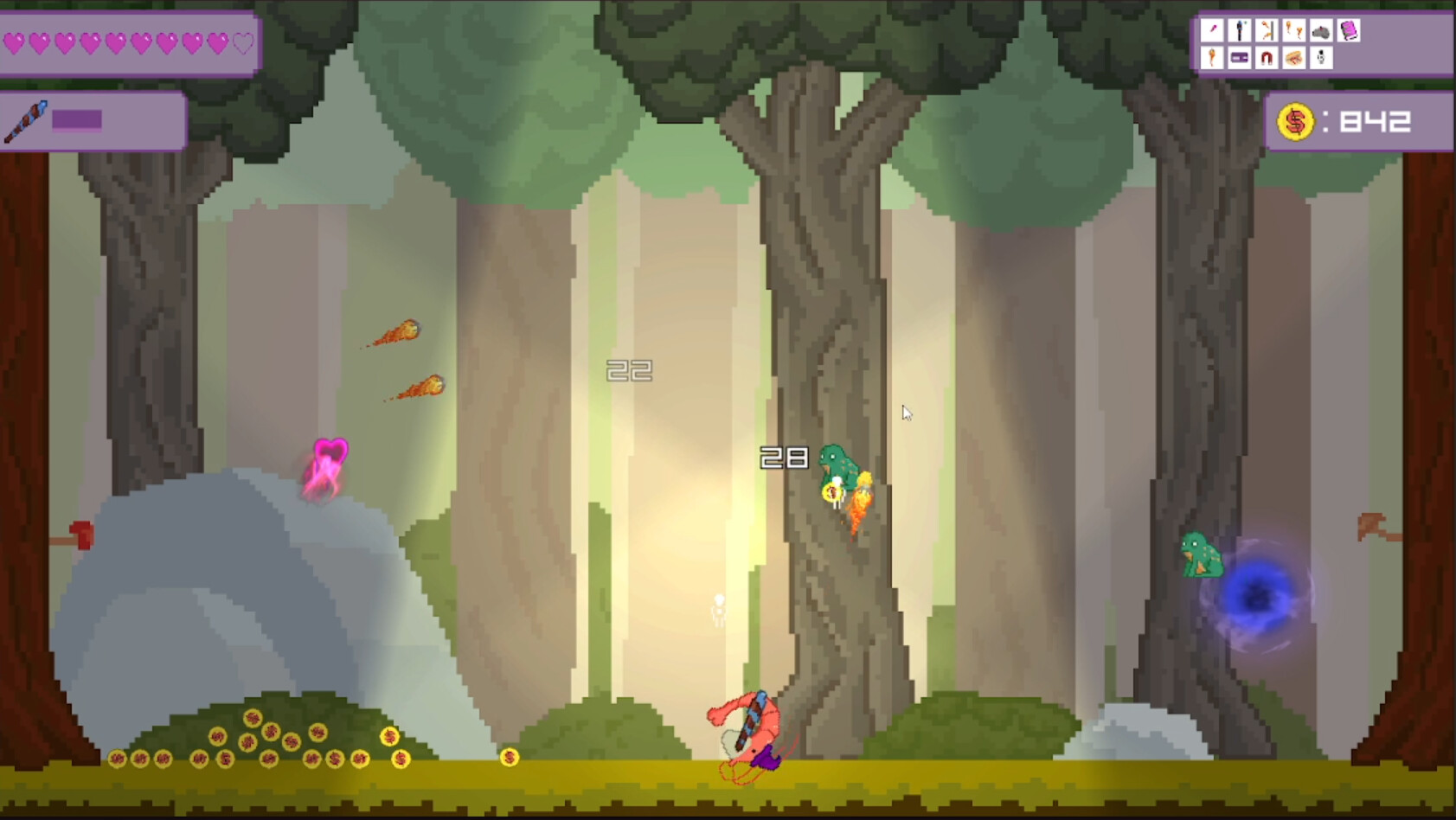Click the frog enemy near the portal
Image resolution: width=1456 pixels, height=820 pixels.
click(x=1202, y=554)
